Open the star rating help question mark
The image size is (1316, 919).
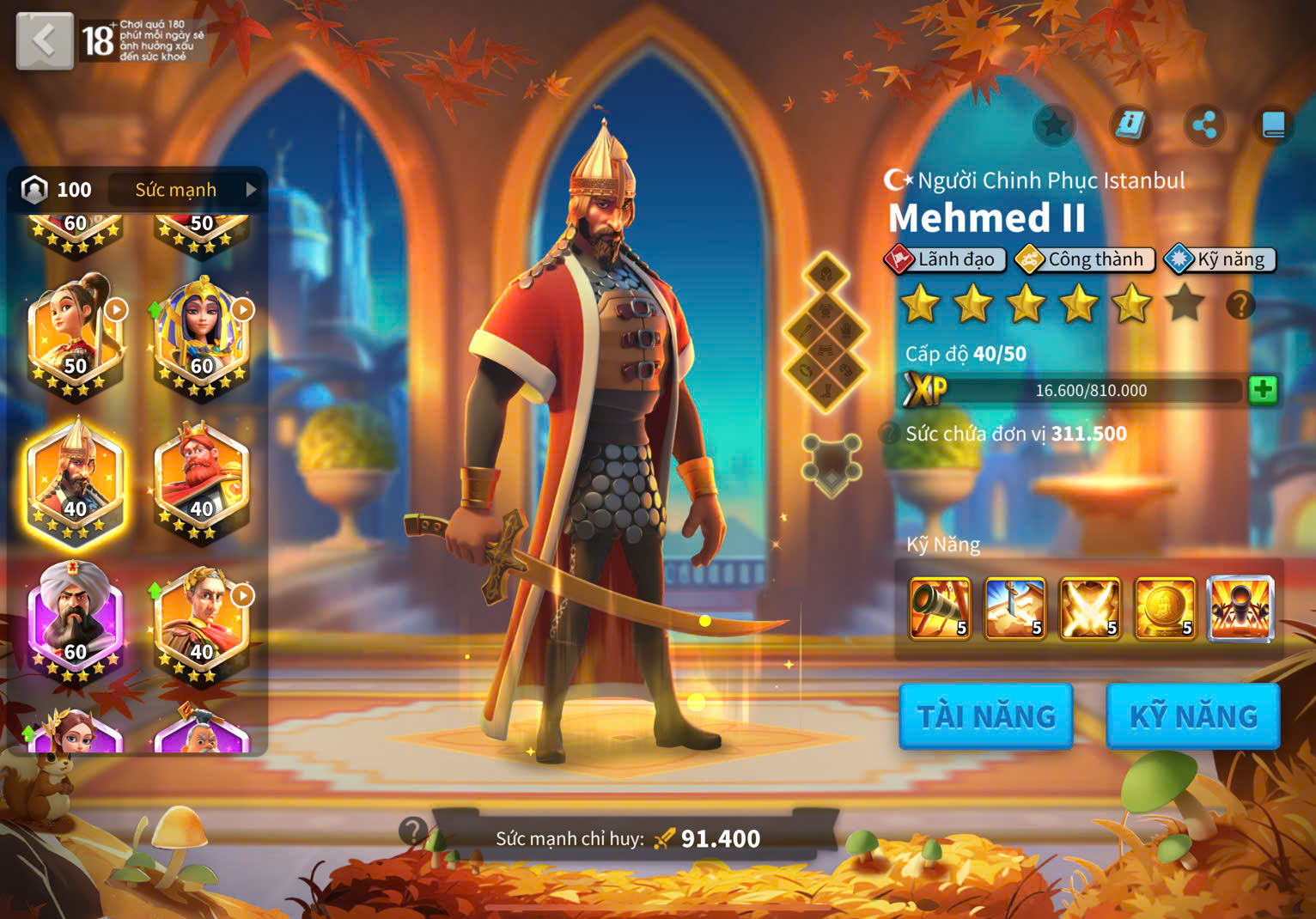pyautogui.click(x=1240, y=305)
